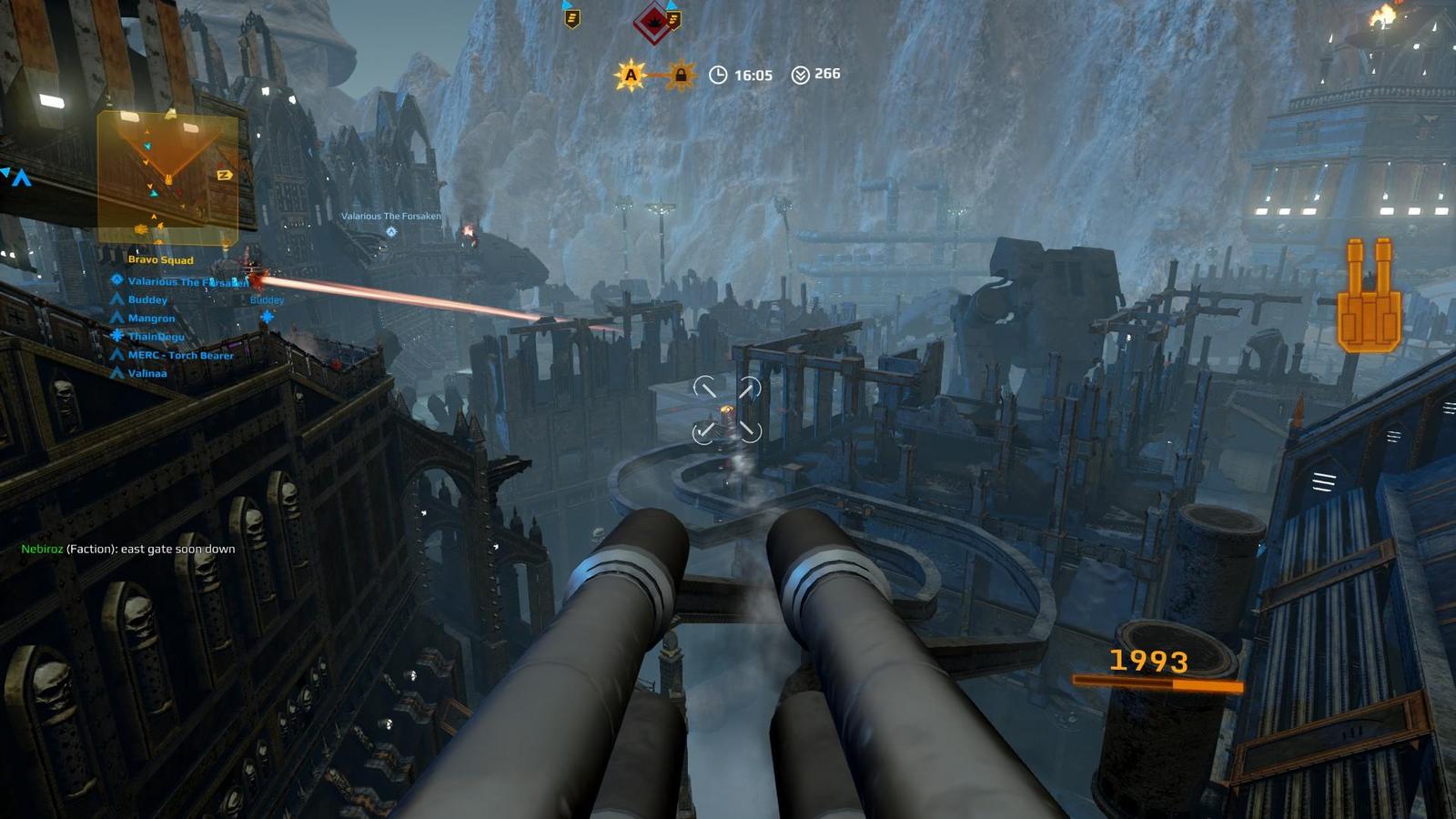The height and width of the screenshot is (819, 1456).
Task: Pick ThainDegu in the squad roster
Action: pyautogui.click(x=156, y=337)
